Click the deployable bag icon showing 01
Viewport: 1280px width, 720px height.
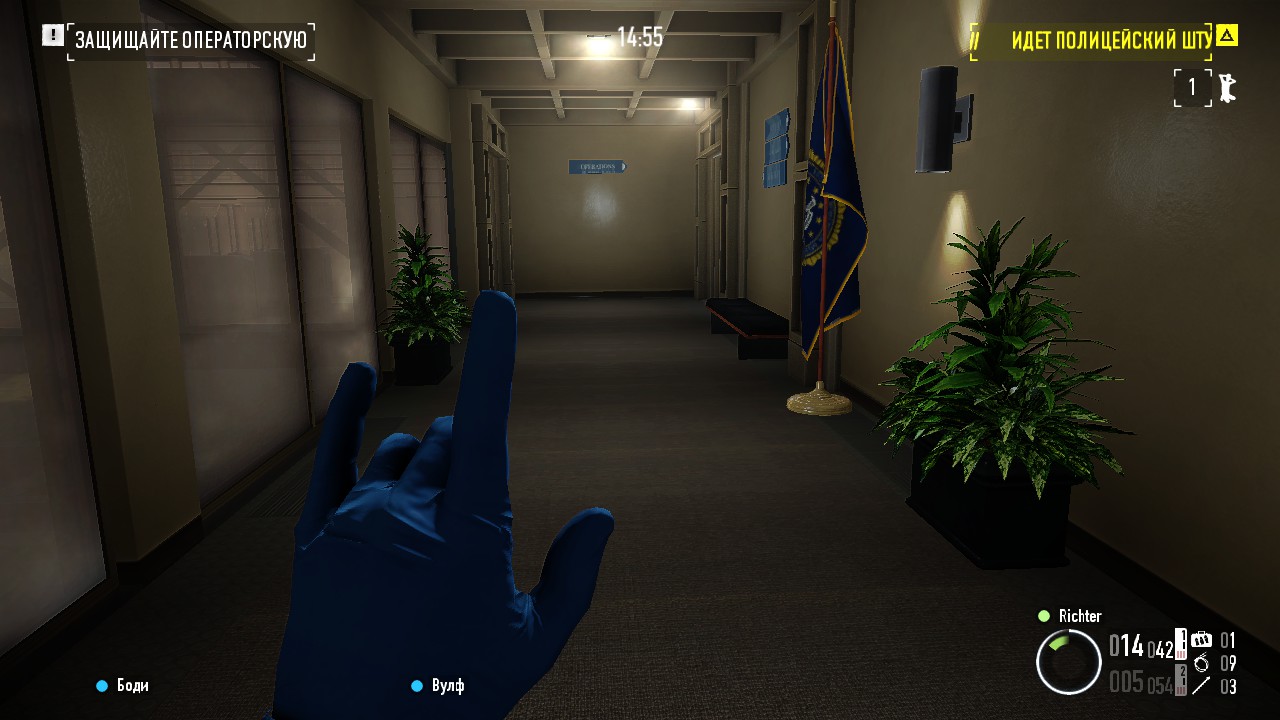(1201, 640)
